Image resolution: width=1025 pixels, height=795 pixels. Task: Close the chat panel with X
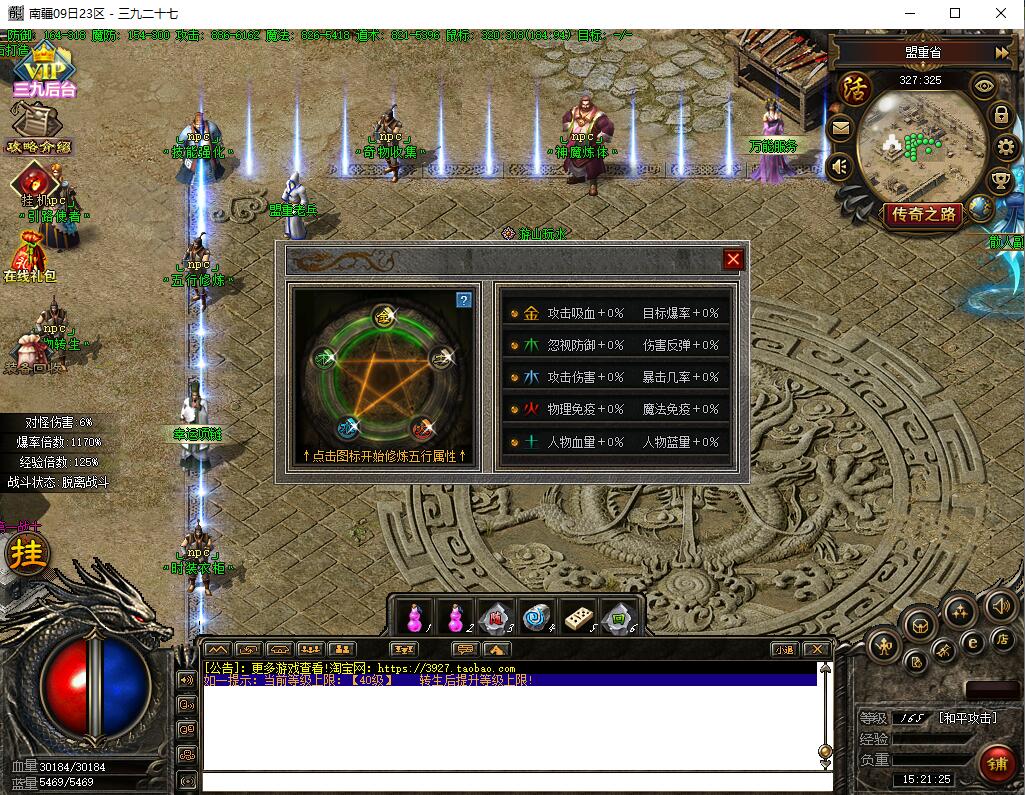click(815, 649)
